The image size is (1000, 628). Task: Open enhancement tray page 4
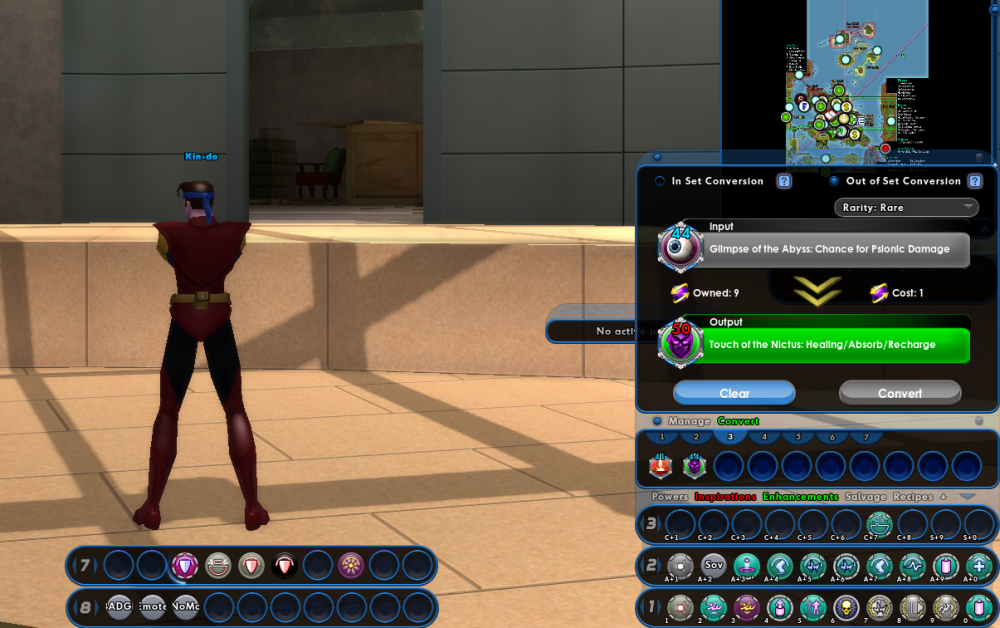tap(764, 437)
